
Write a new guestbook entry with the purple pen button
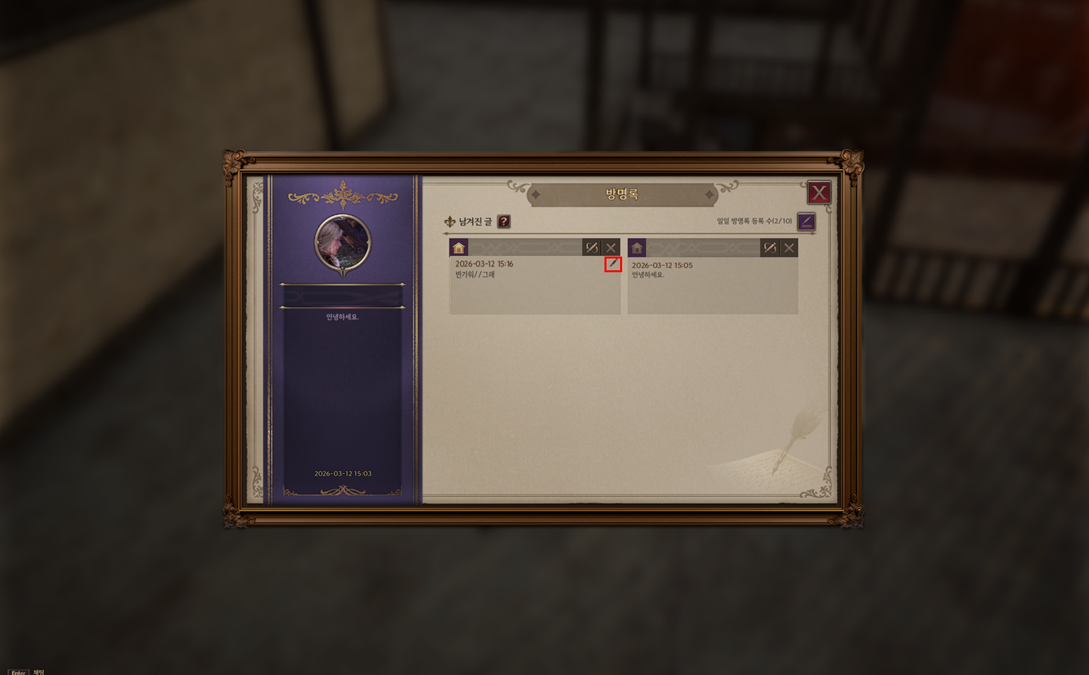[x=806, y=222]
